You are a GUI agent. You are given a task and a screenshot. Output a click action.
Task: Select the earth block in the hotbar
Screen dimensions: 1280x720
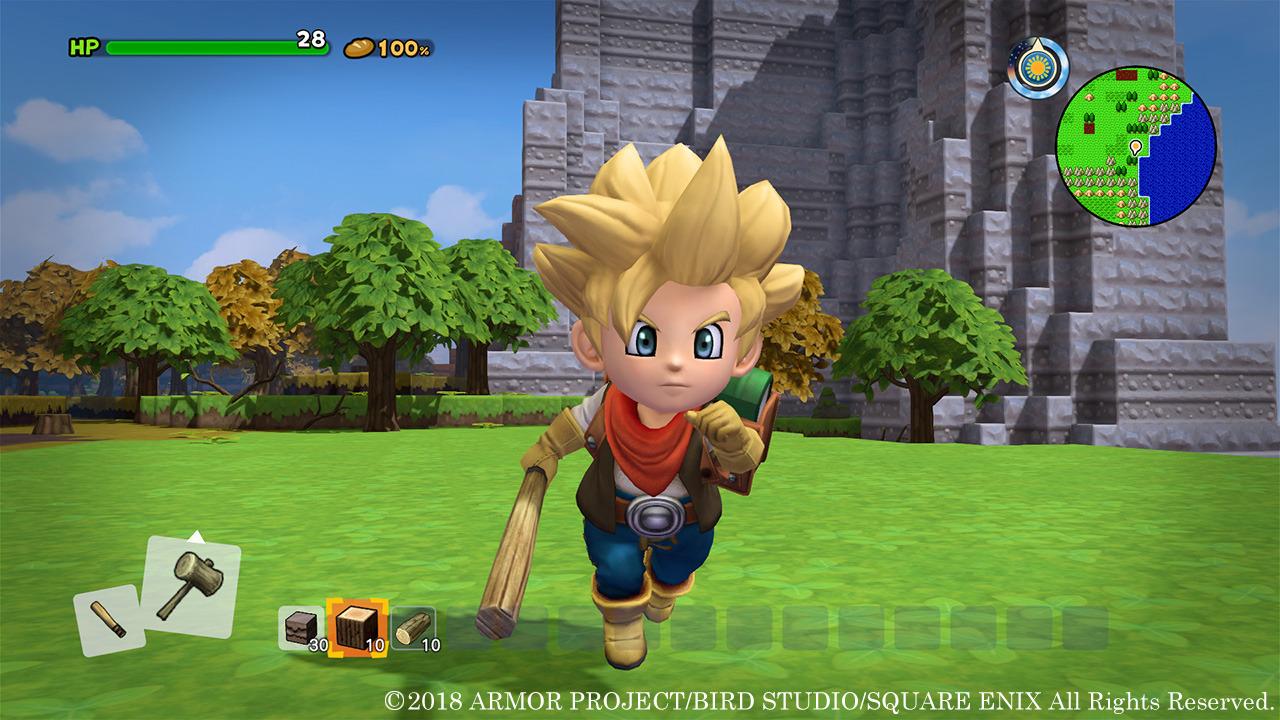(300, 625)
